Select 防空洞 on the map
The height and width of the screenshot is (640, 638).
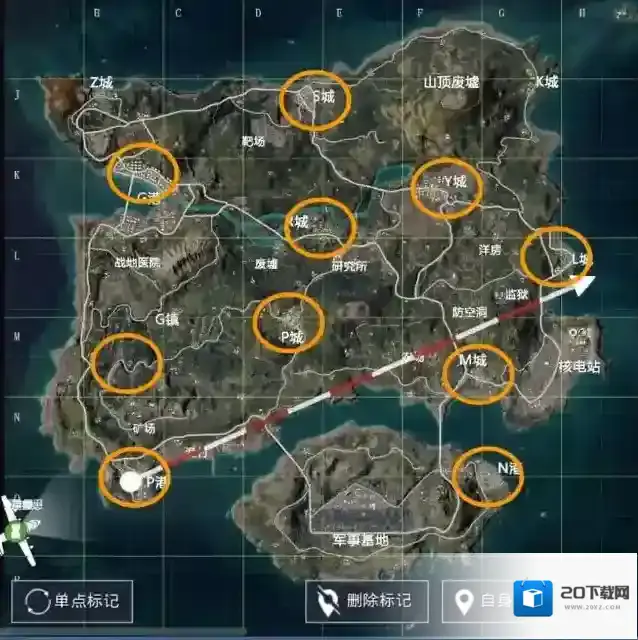[469, 311]
